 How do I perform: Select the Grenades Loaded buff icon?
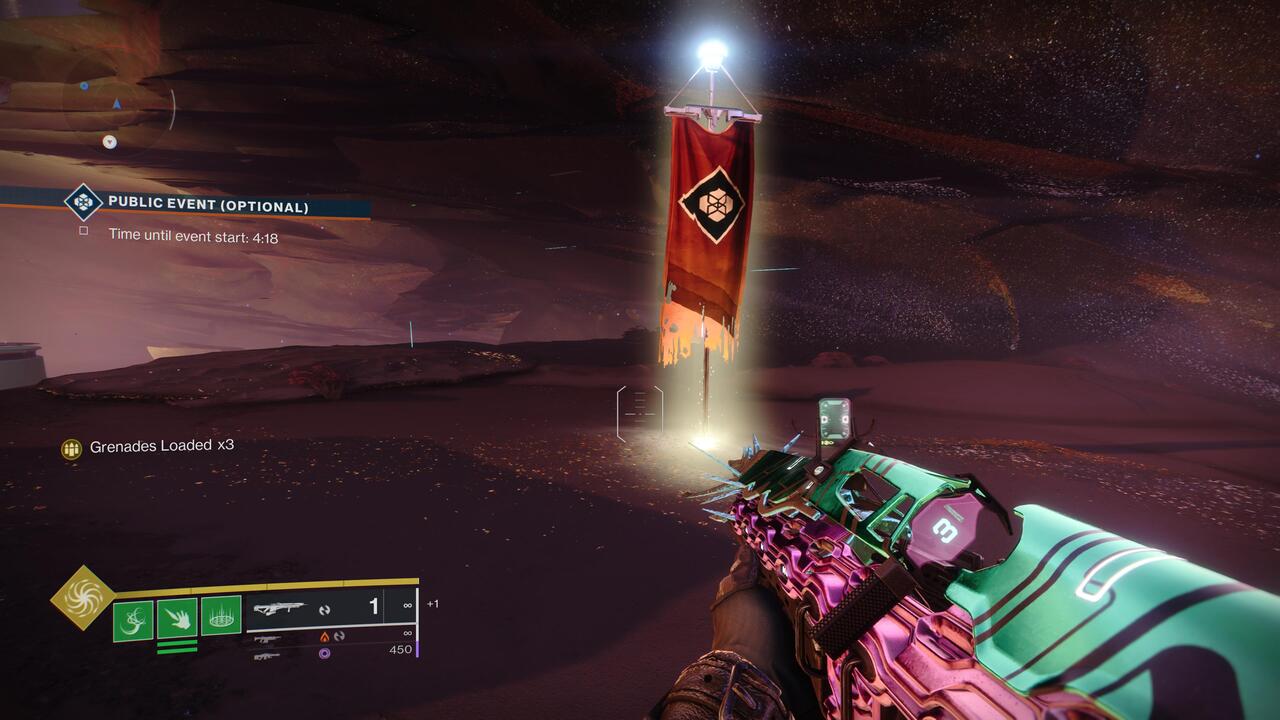point(71,449)
